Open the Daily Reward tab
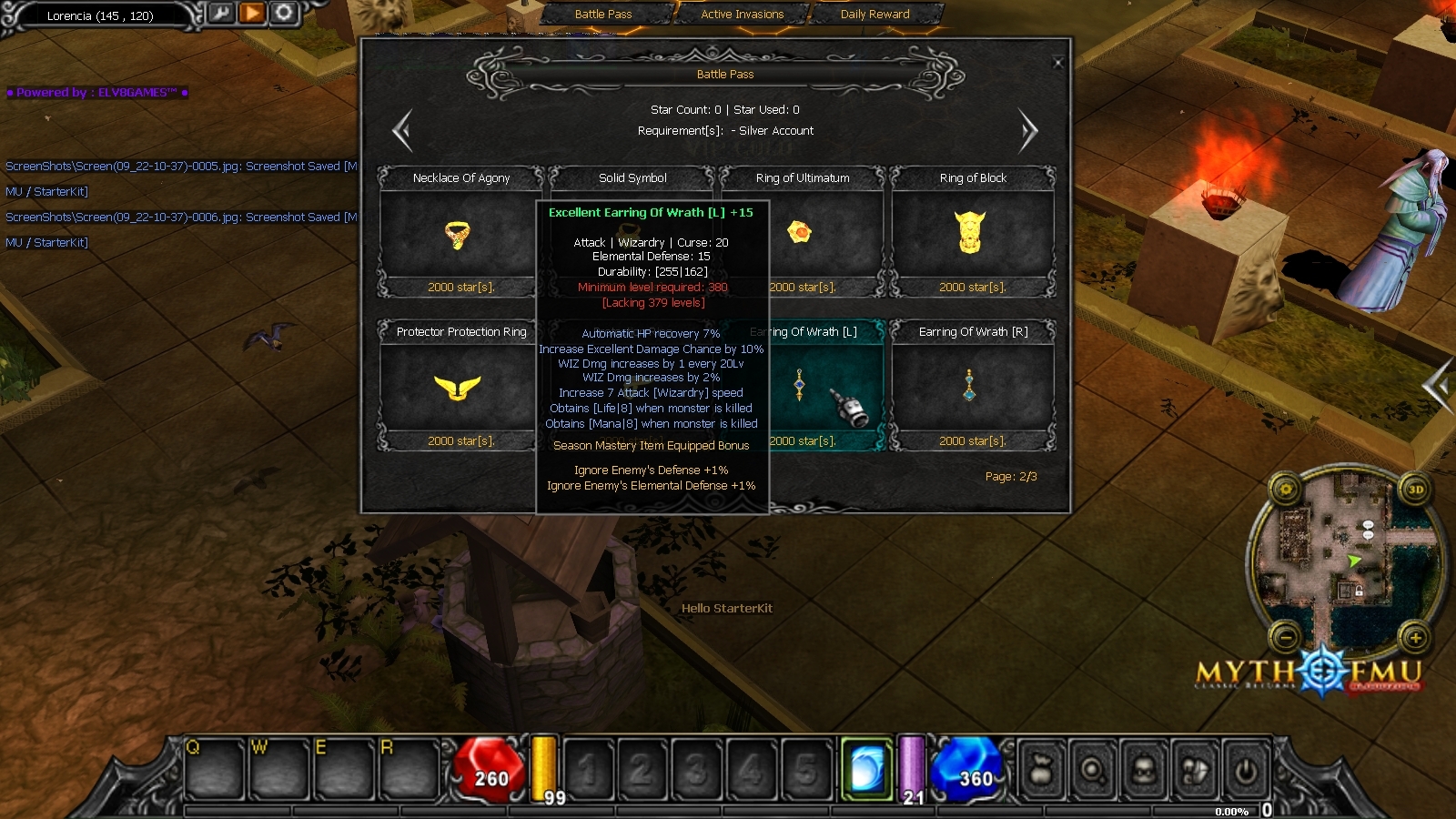The width and height of the screenshot is (1456, 819). point(875,14)
